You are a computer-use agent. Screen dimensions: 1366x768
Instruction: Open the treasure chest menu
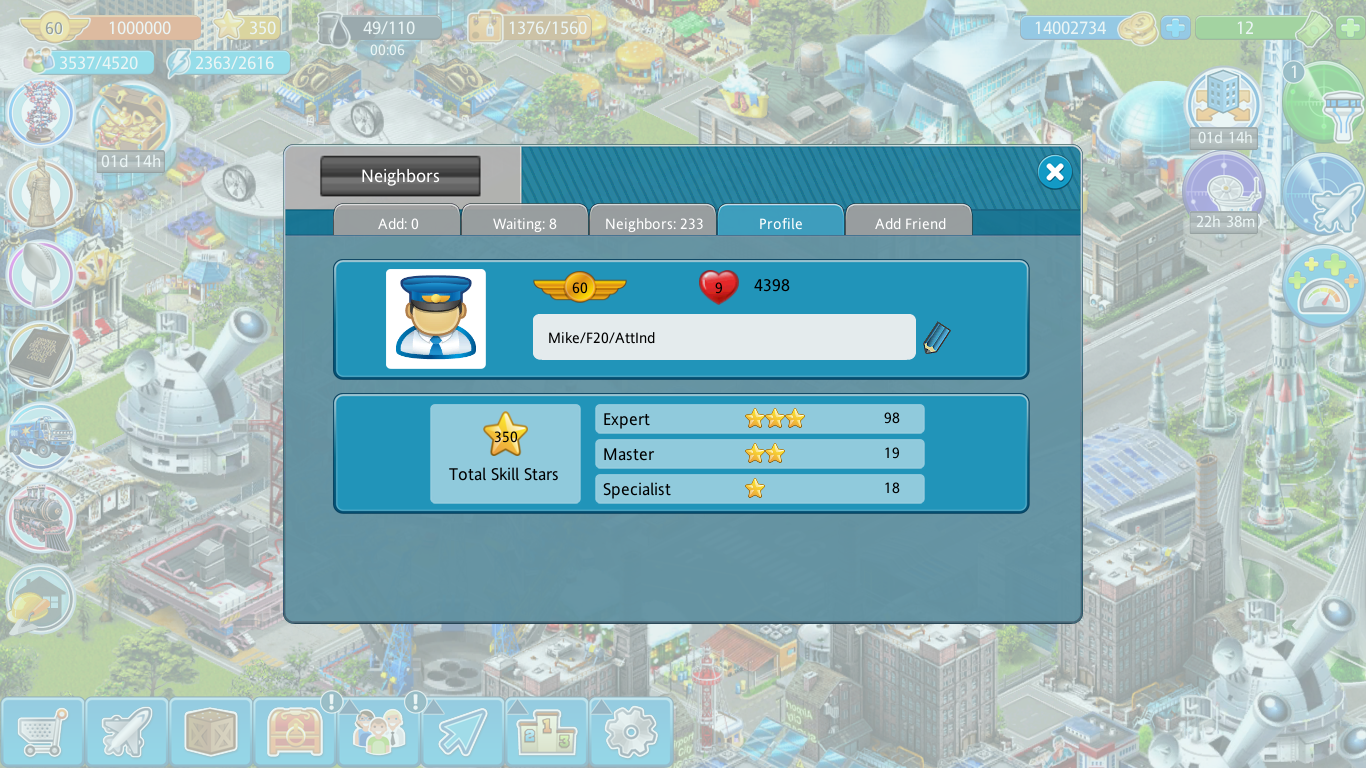coord(294,732)
